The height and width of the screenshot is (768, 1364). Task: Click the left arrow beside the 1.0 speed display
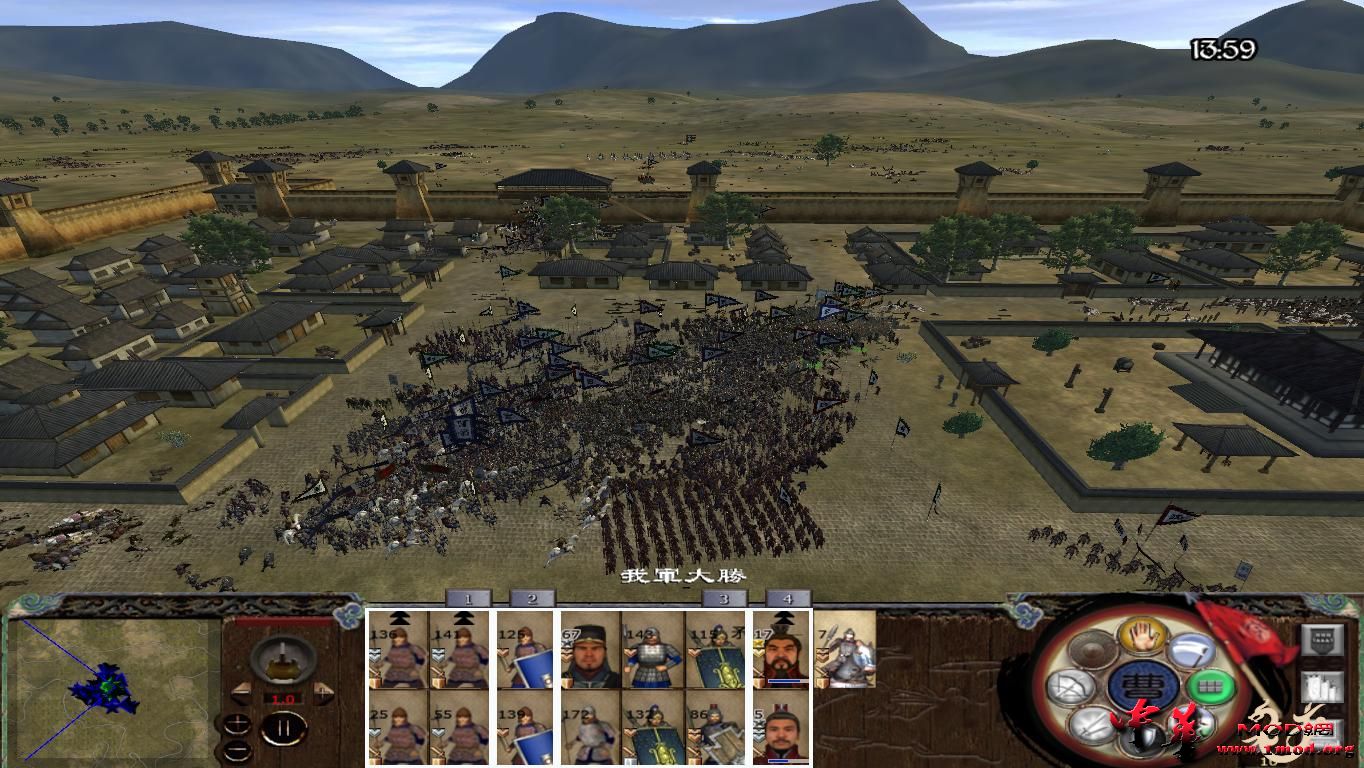coord(241,693)
